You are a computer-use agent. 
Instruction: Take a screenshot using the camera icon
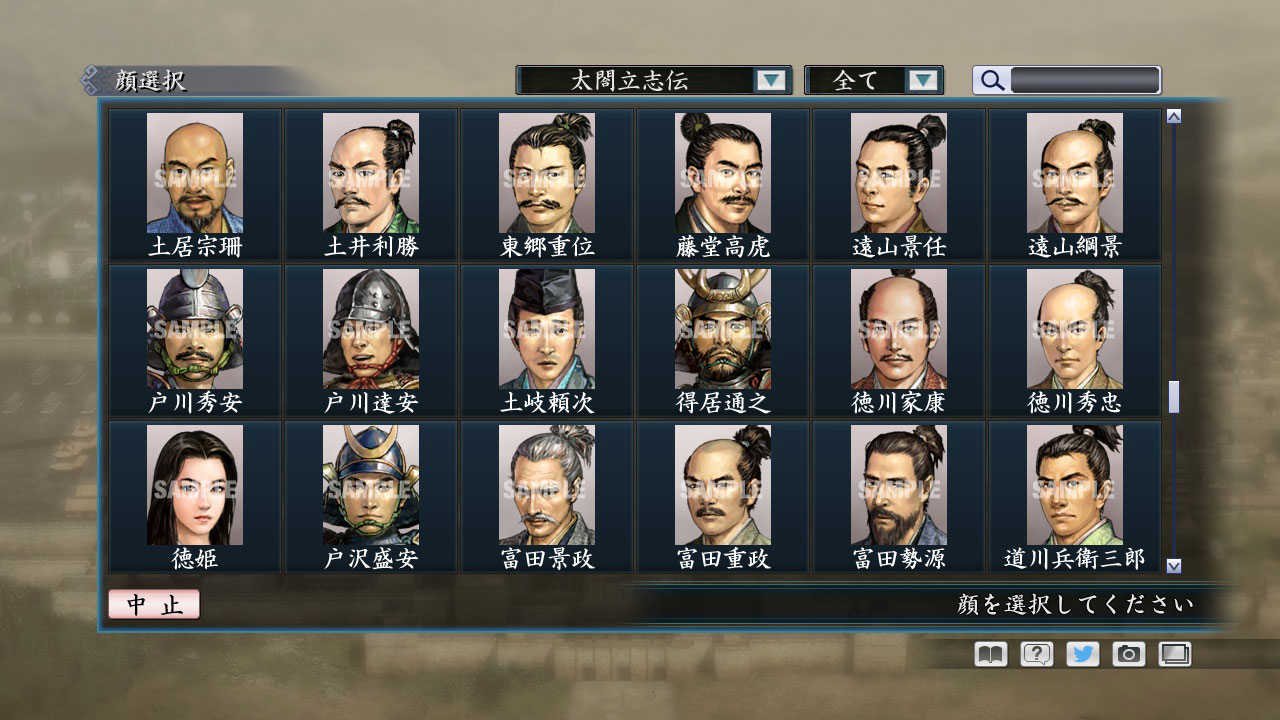point(1128,653)
